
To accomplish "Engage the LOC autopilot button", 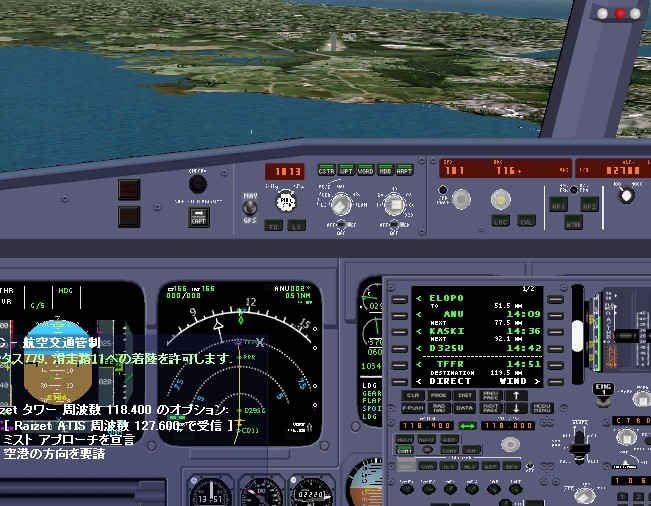I will pos(499,221).
